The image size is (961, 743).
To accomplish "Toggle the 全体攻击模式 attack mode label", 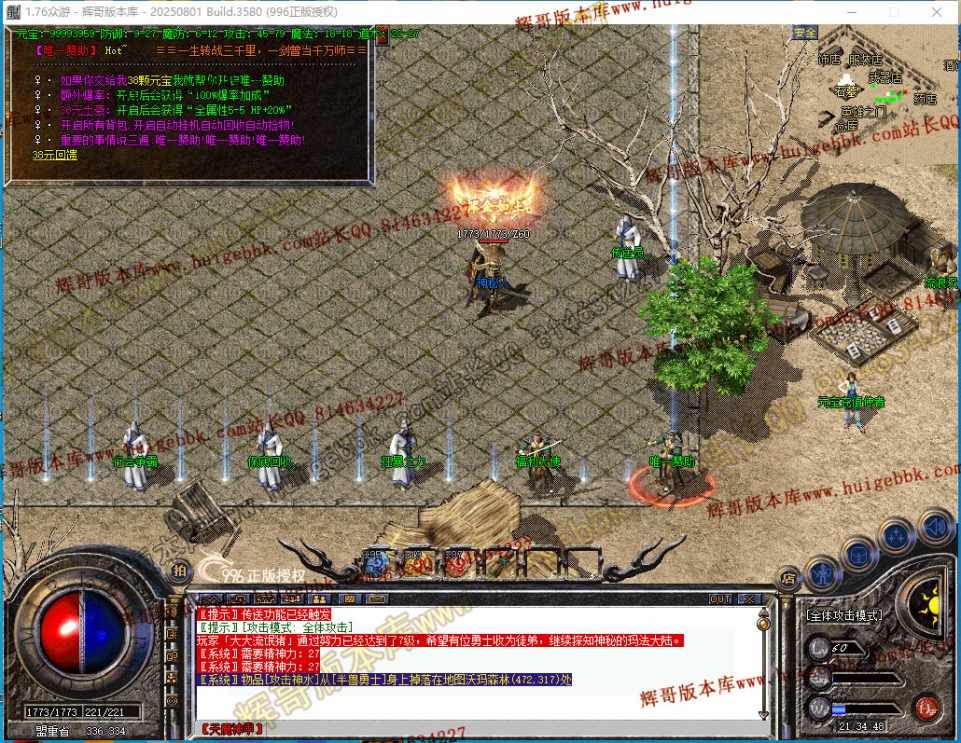I will click(x=843, y=616).
